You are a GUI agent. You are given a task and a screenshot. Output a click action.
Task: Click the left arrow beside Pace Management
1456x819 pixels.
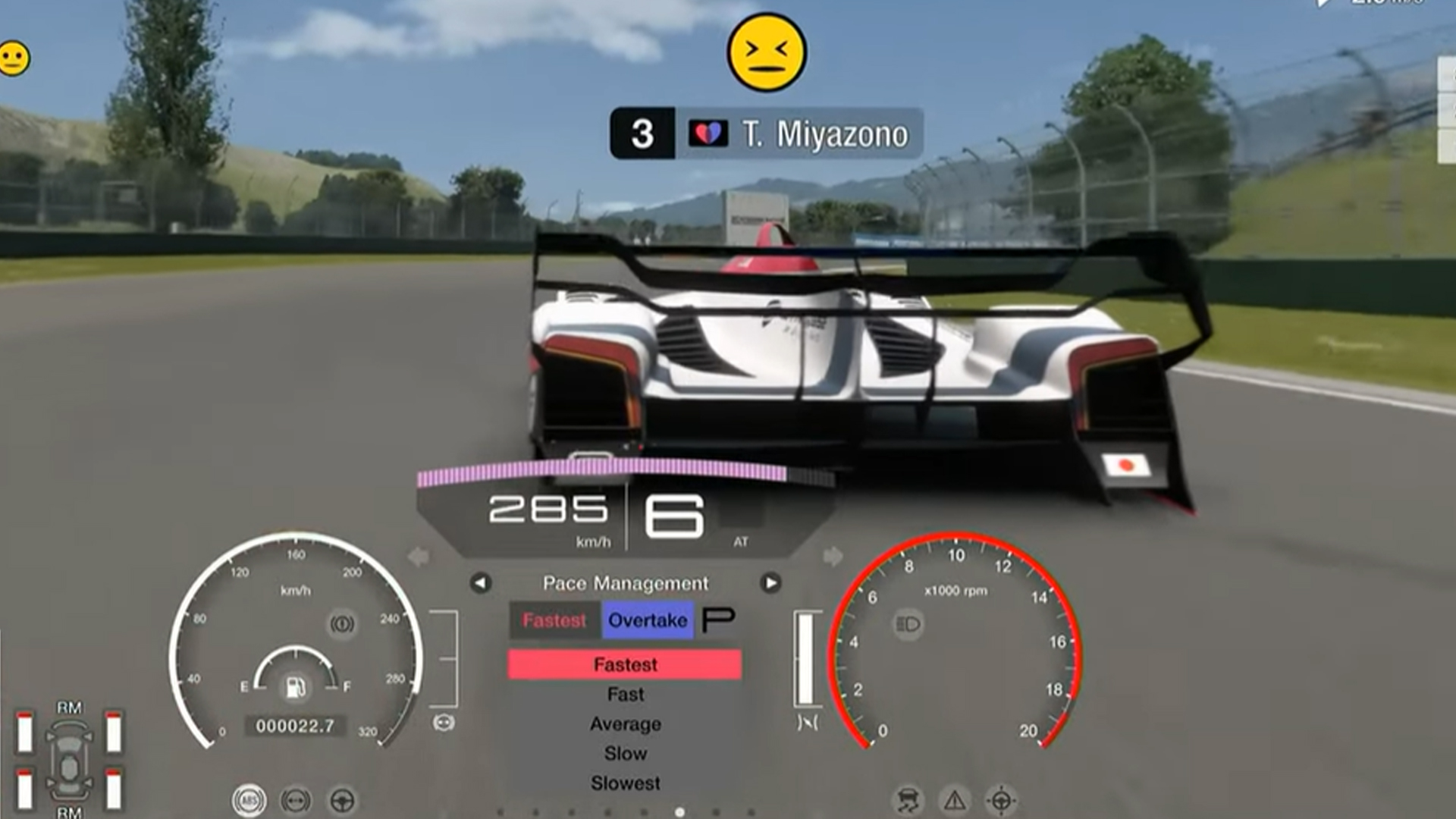click(x=481, y=583)
